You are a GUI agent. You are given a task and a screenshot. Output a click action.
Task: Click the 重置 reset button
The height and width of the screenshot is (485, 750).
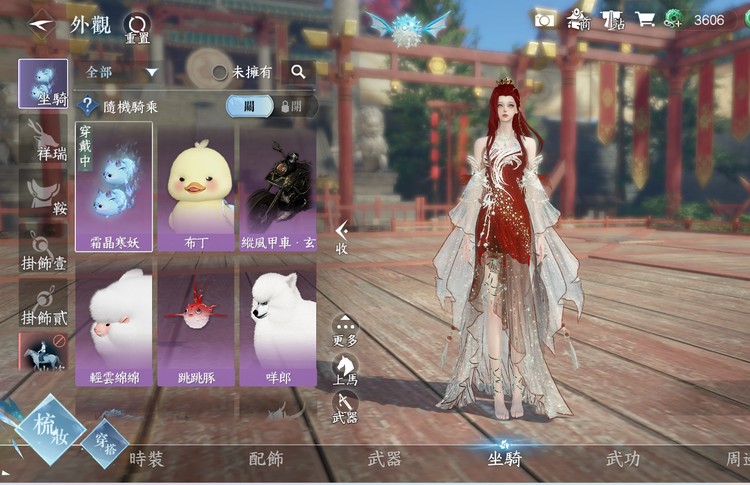(136, 27)
